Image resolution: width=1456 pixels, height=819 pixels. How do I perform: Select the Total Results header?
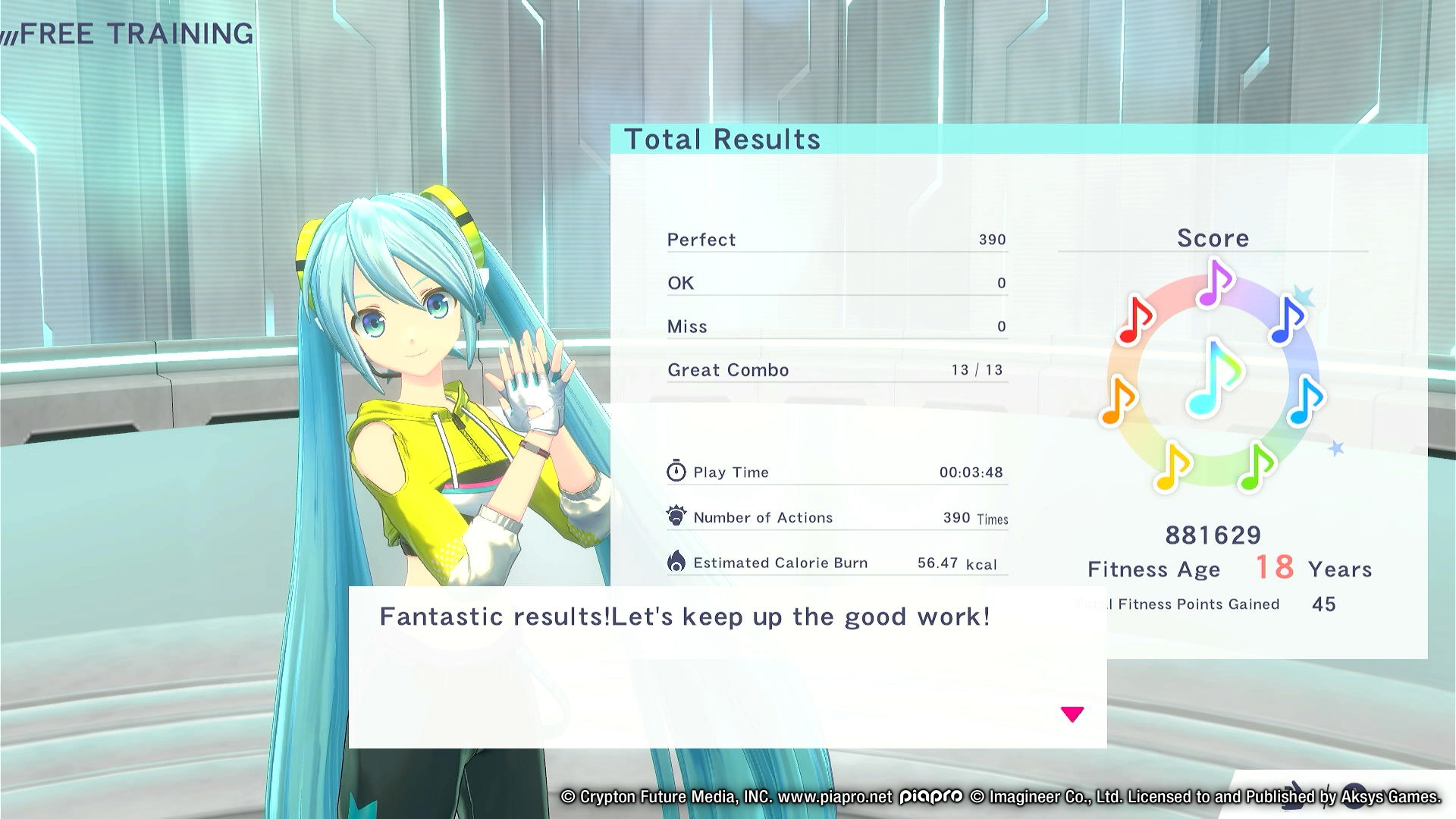point(722,139)
